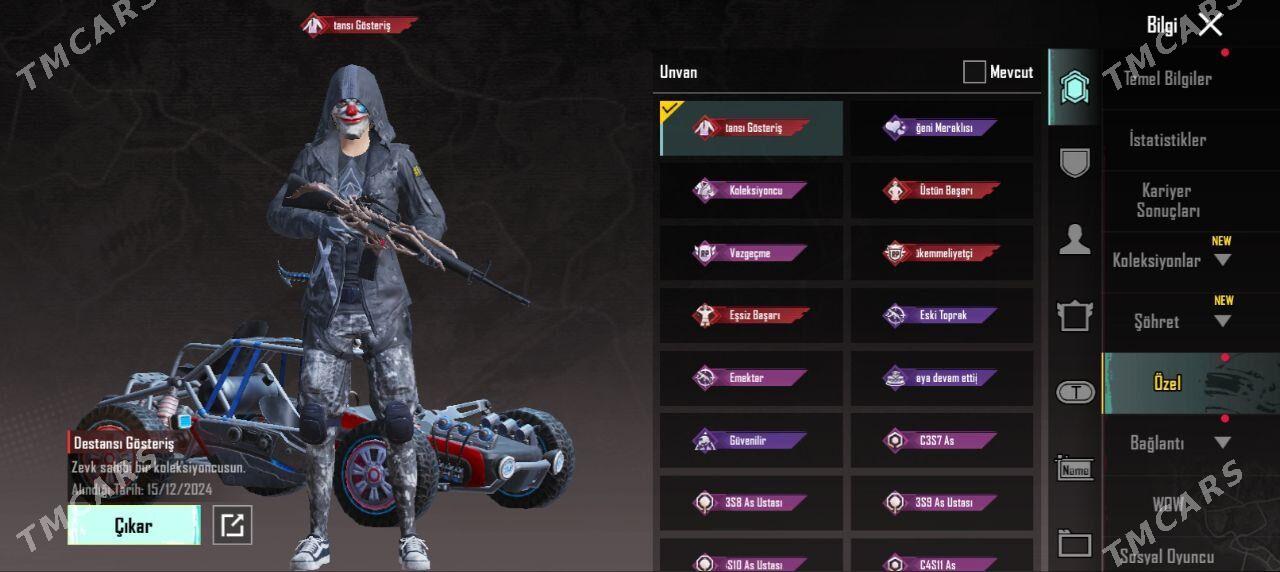Viewport: 1280px width, 572px height.
Task: Close the Bilgi info panel
Action: pyautogui.click(x=1210, y=25)
